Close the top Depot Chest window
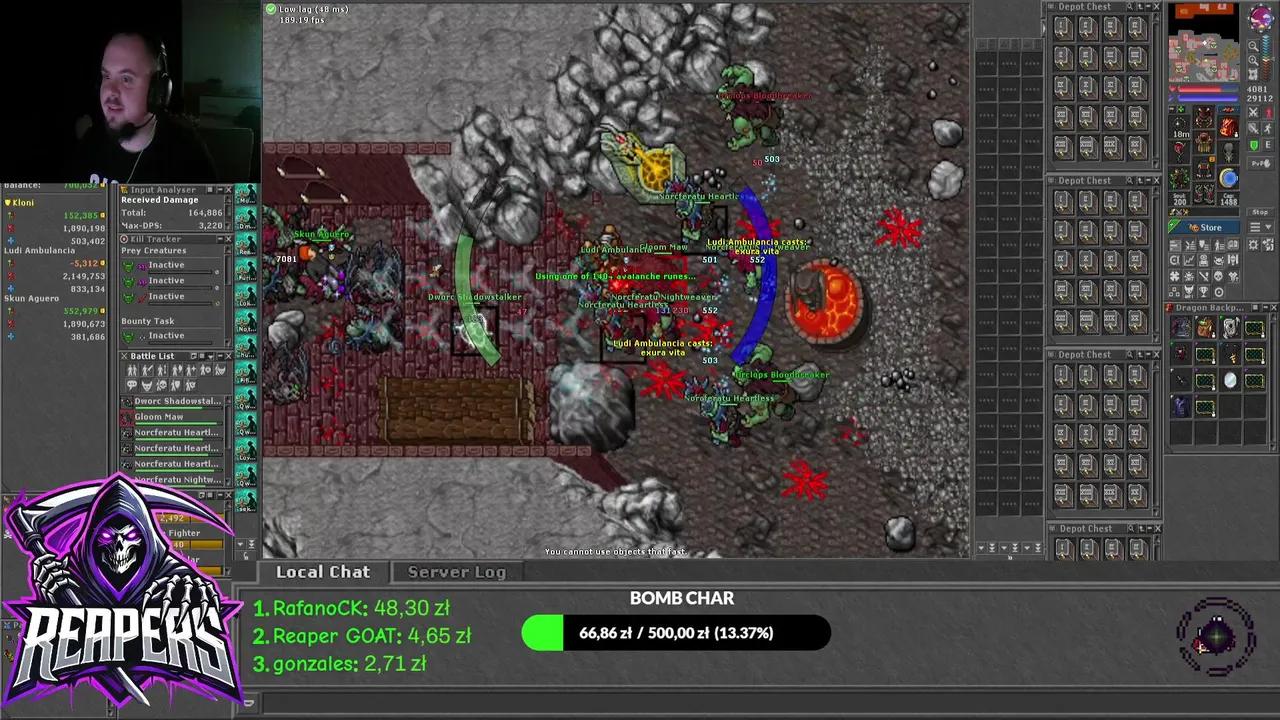The height and width of the screenshot is (720, 1280). coord(1156,7)
